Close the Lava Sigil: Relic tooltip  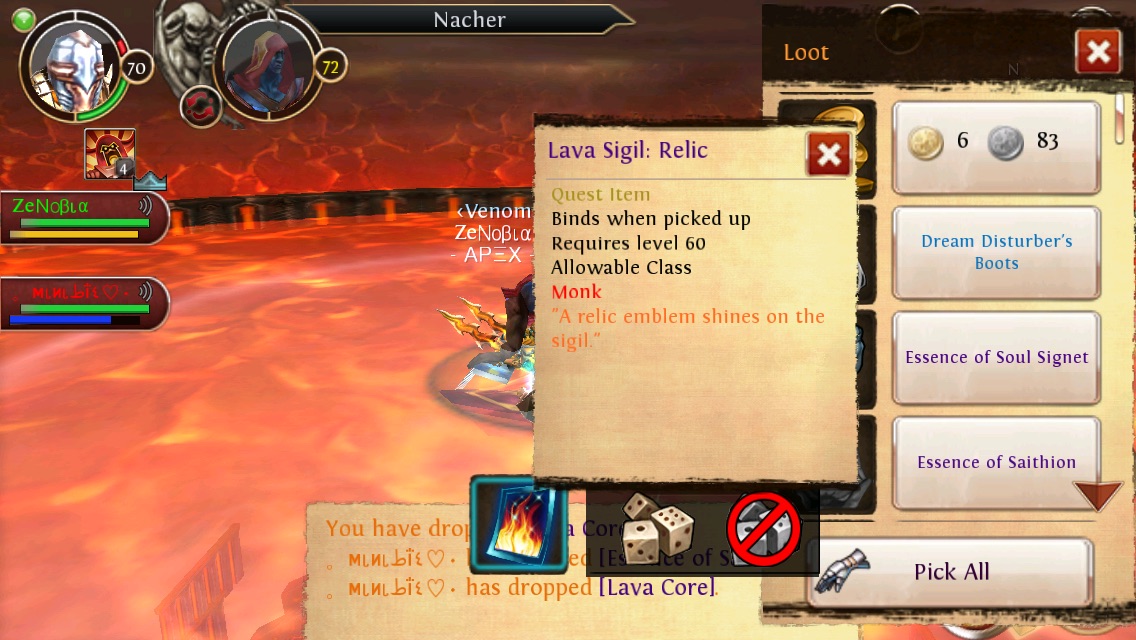[x=828, y=154]
